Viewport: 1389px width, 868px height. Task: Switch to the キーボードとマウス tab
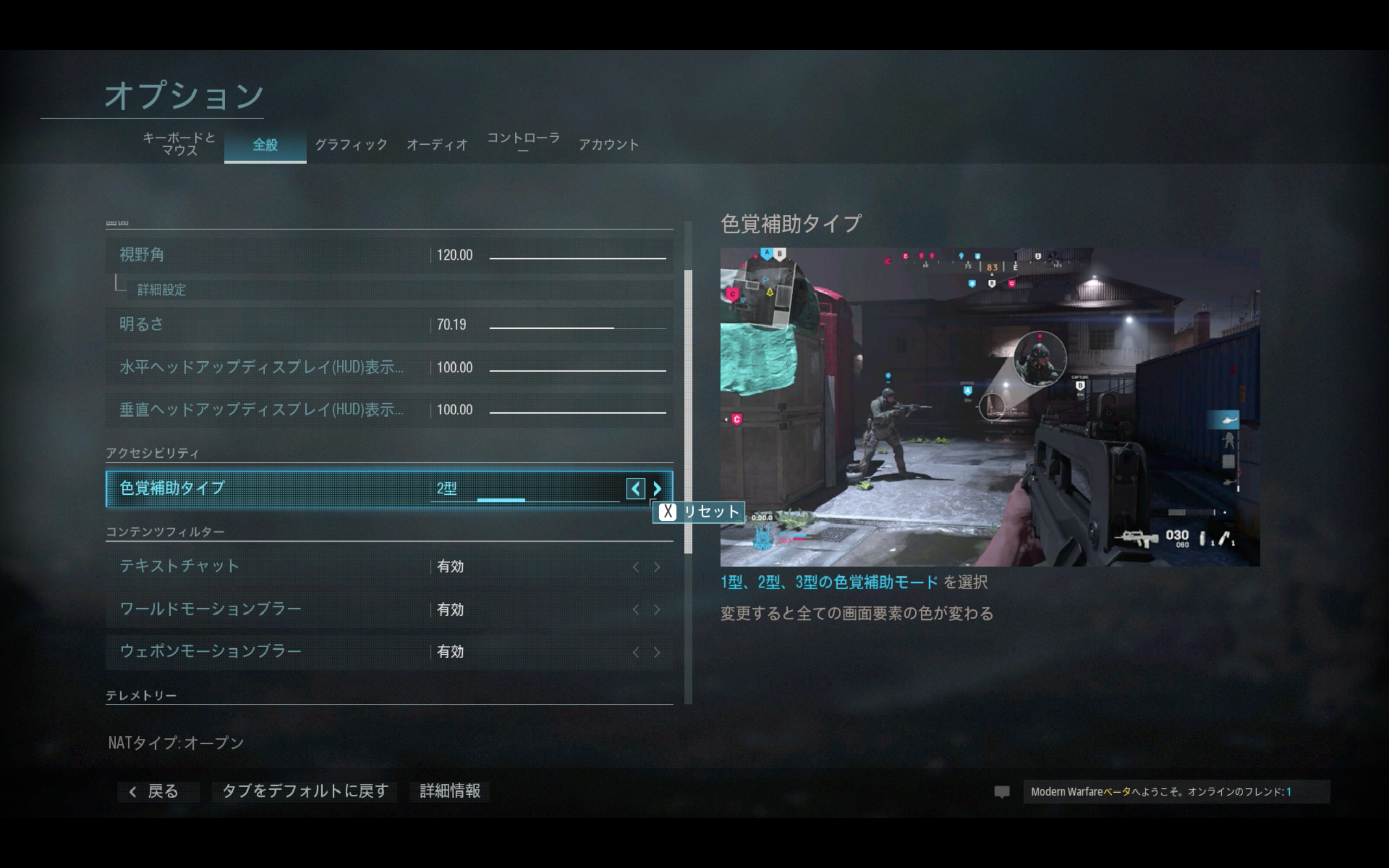point(179,144)
